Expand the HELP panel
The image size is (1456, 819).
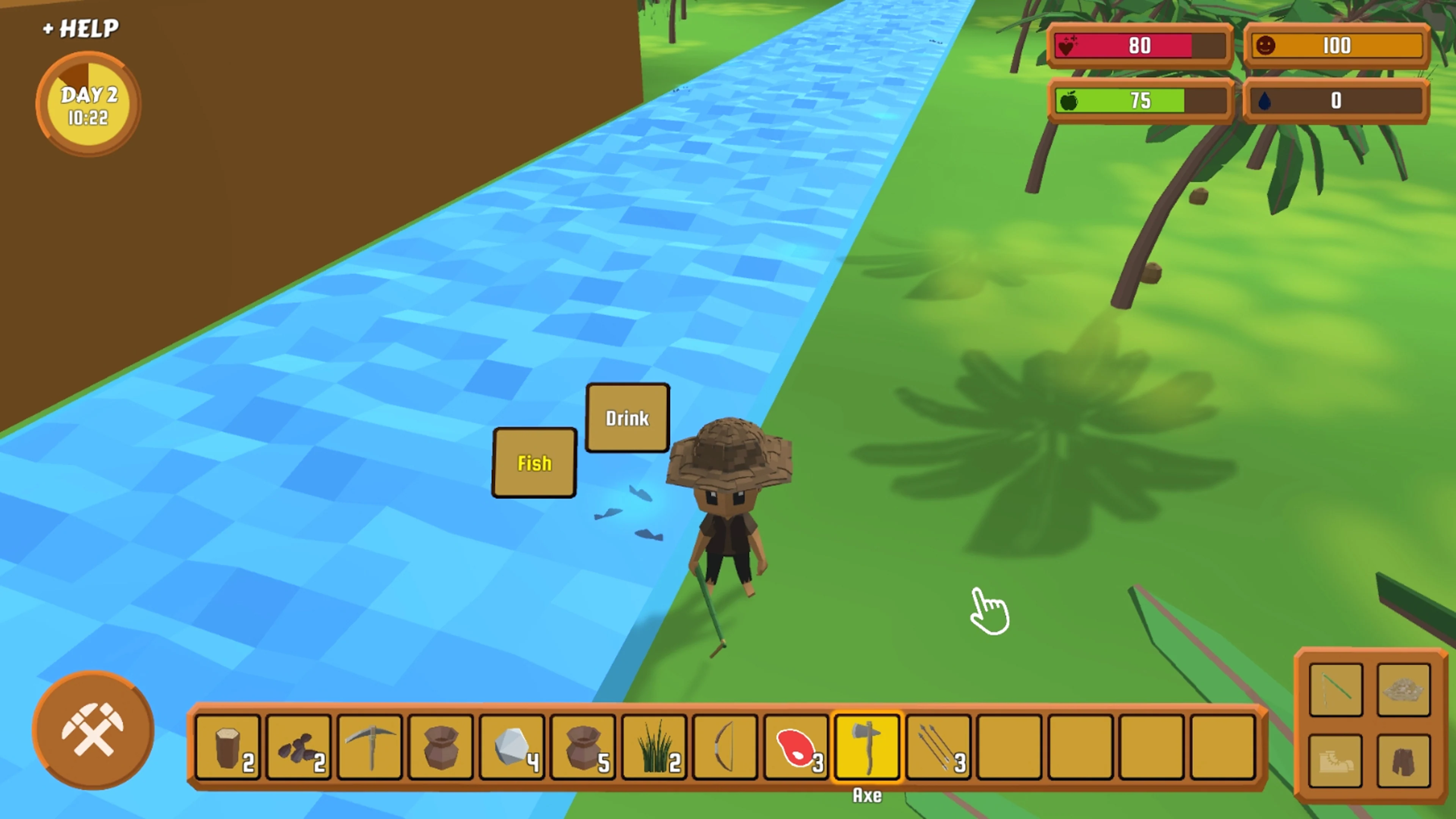coord(80,28)
